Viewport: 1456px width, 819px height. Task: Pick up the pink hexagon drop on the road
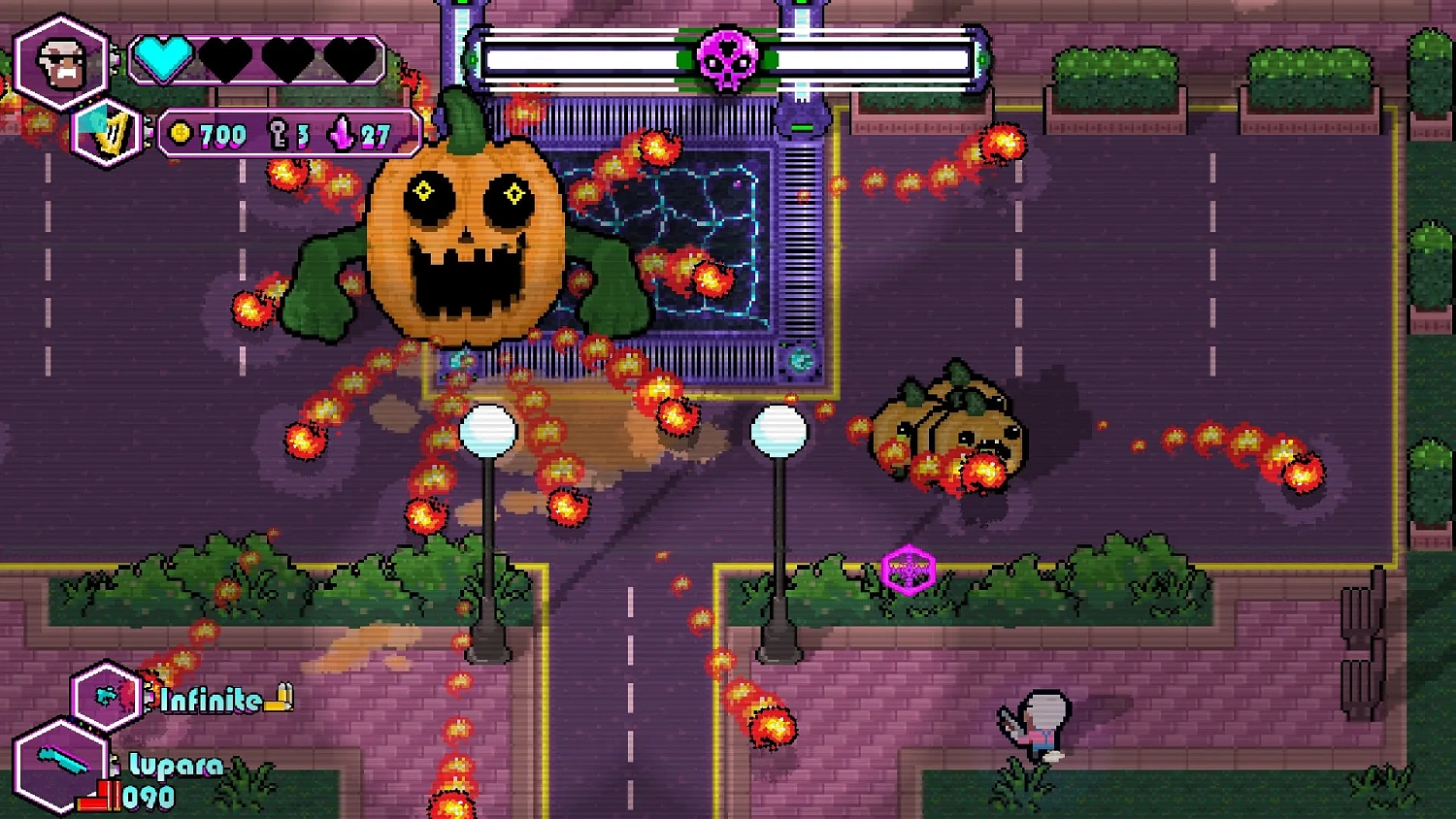[909, 571]
